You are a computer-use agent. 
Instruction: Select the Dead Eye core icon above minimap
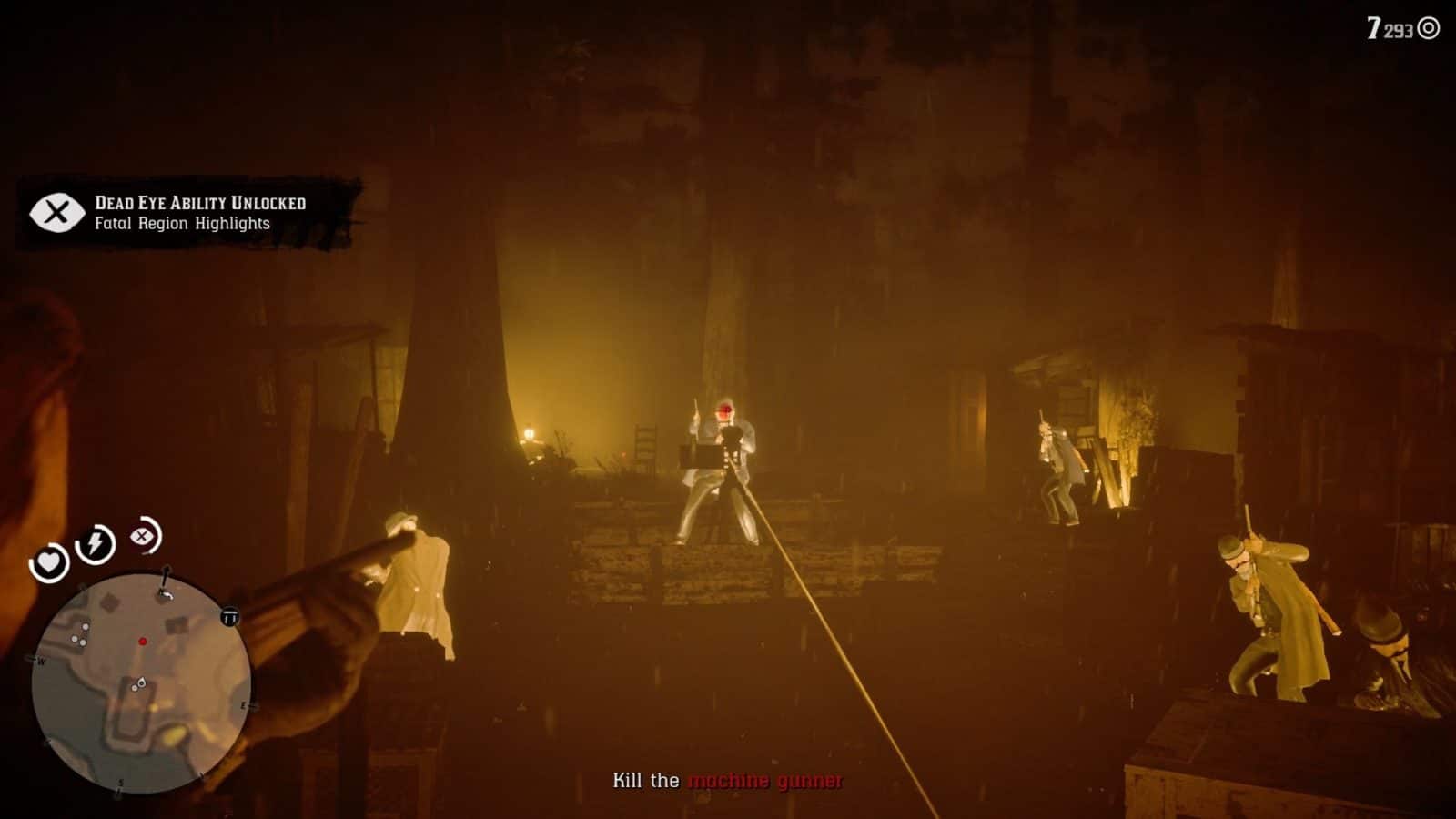pos(142,537)
